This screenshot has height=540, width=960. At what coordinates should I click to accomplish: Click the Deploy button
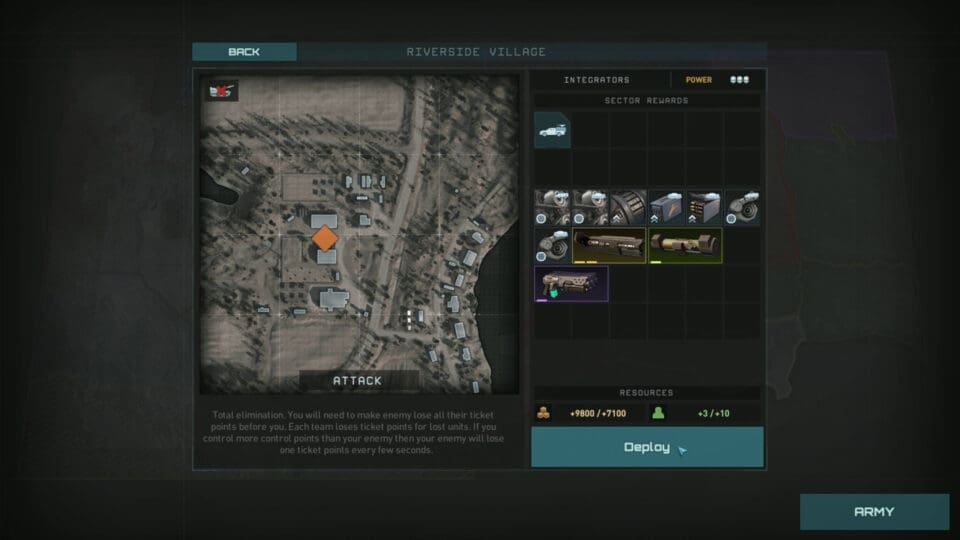click(647, 447)
